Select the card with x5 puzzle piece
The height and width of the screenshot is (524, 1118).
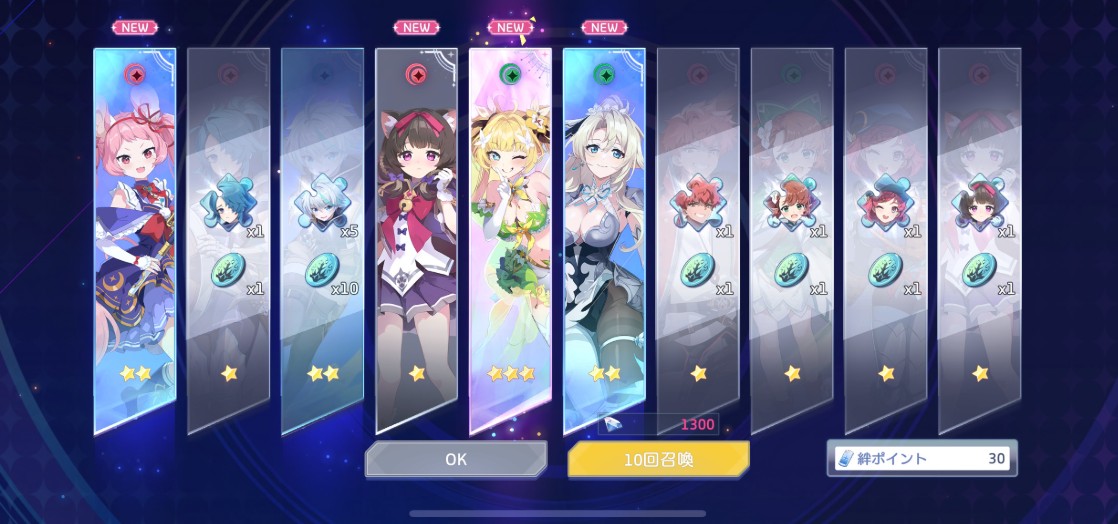(322, 240)
